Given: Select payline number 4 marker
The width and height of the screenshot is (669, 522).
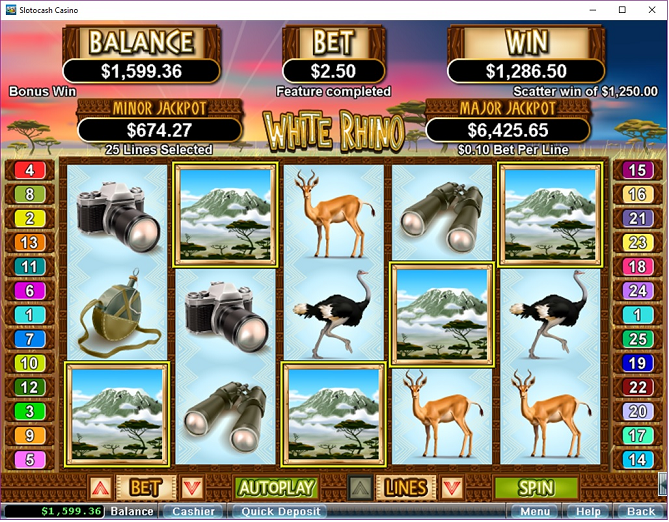Looking at the screenshot, I should pos(30,170).
